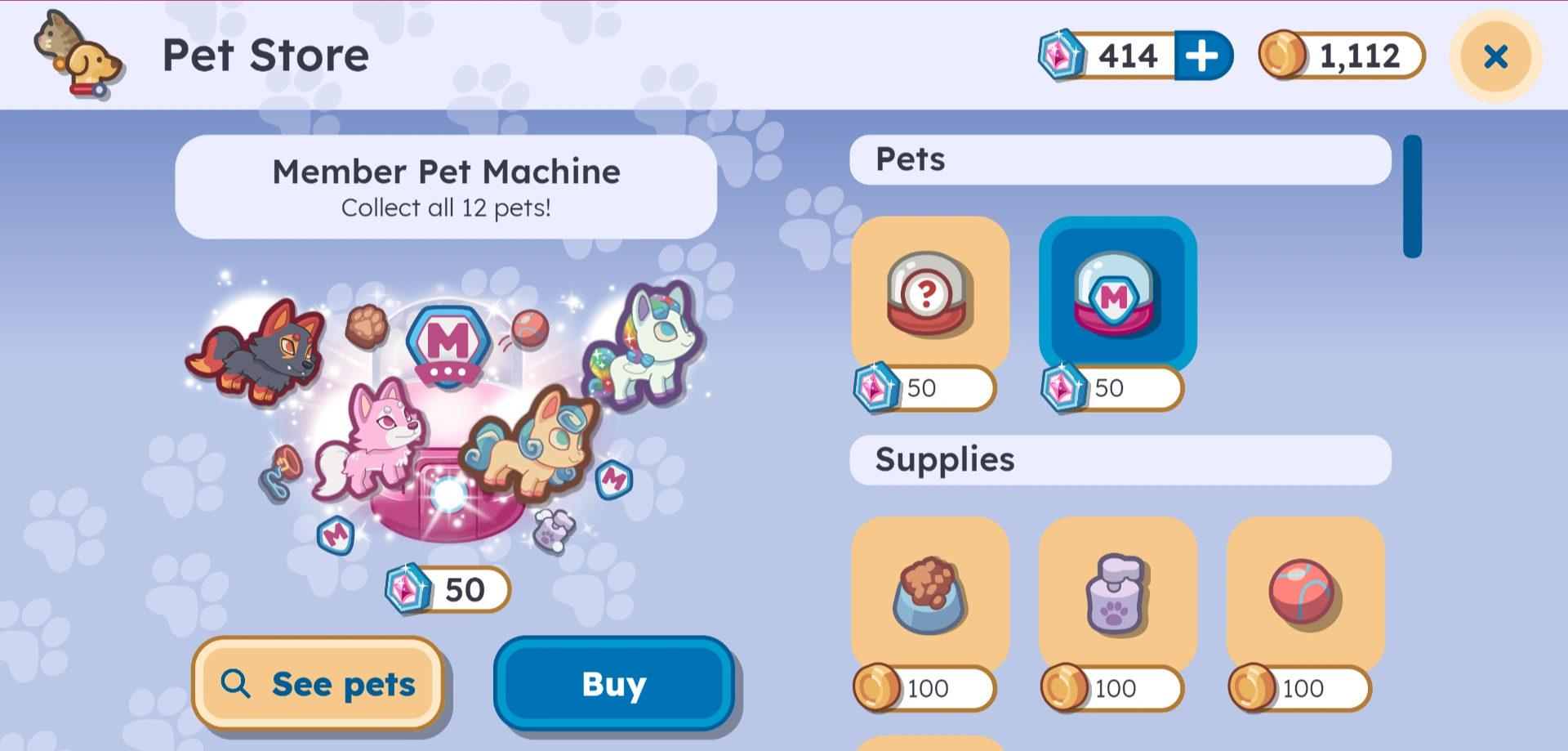Click the Member Pet Machine banner
Viewport: 1568px width, 751px height.
click(446, 186)
